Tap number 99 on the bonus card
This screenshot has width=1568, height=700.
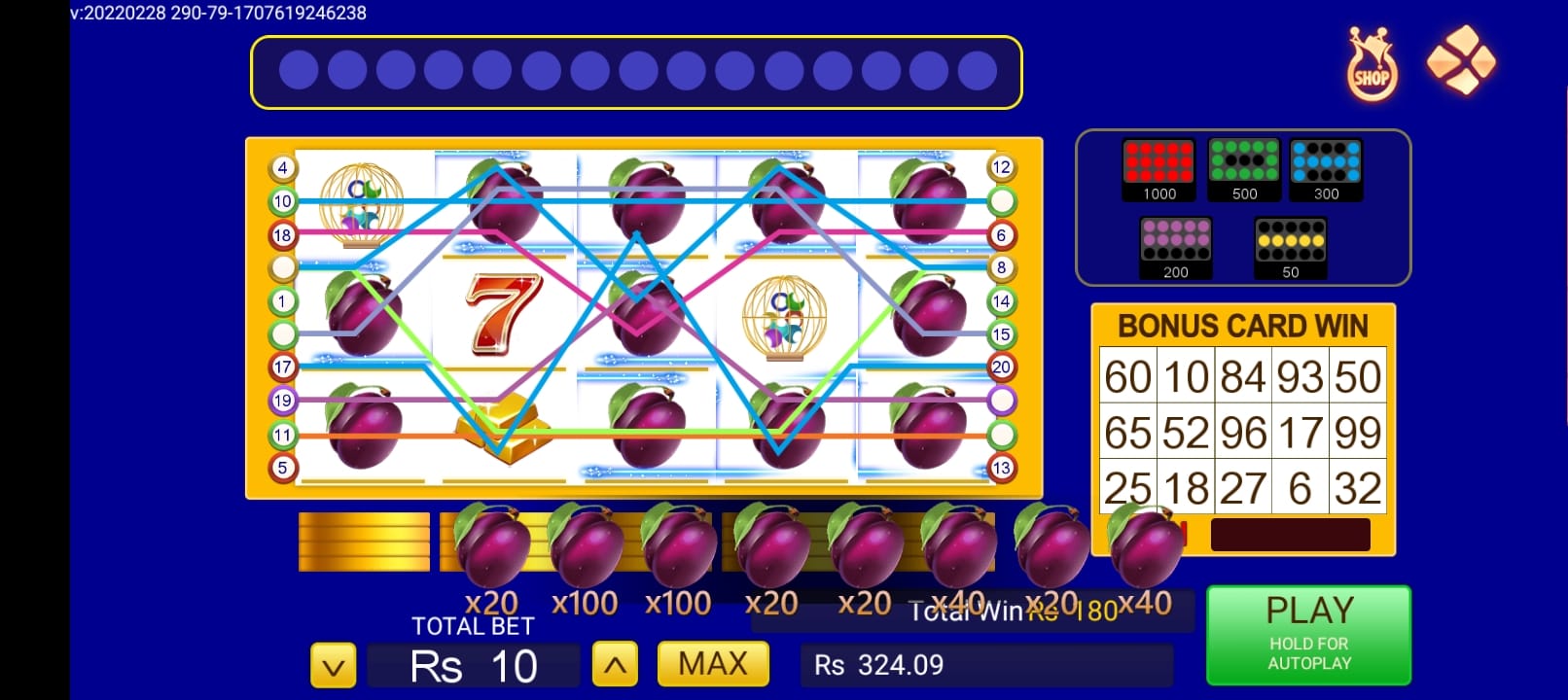tap(1357, 433)
